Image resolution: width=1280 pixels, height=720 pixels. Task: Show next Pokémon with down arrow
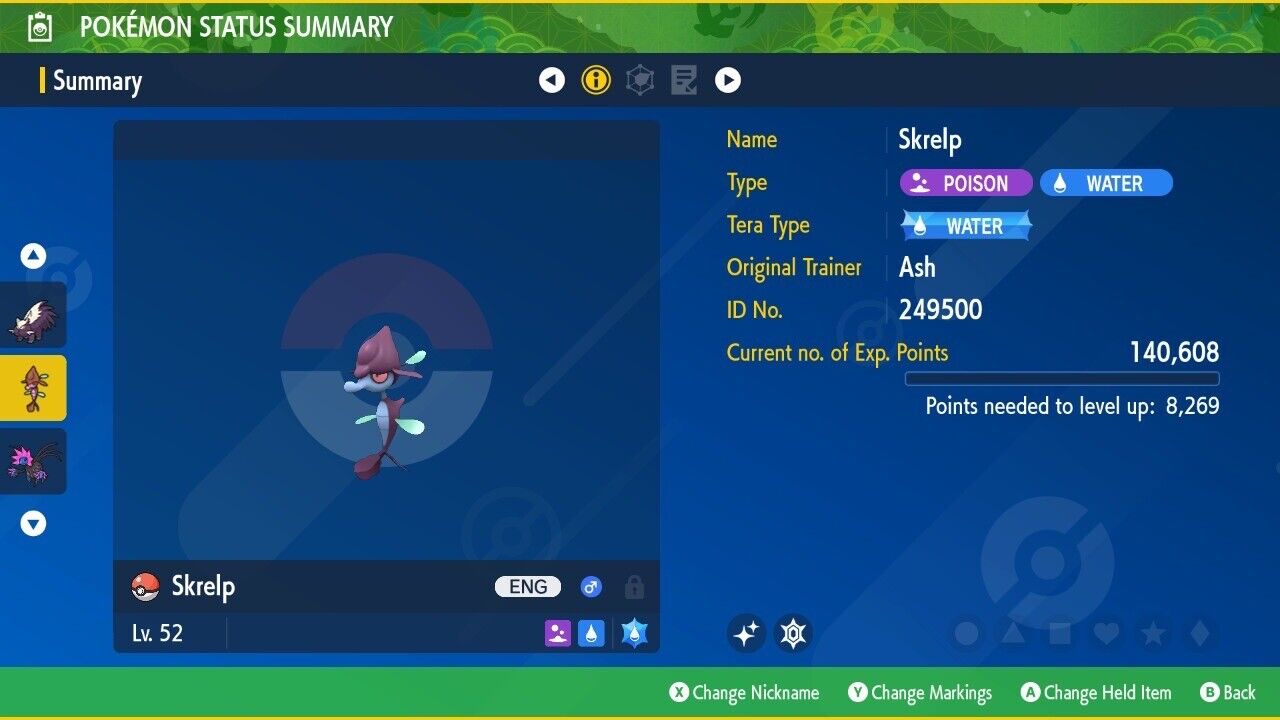34,523
